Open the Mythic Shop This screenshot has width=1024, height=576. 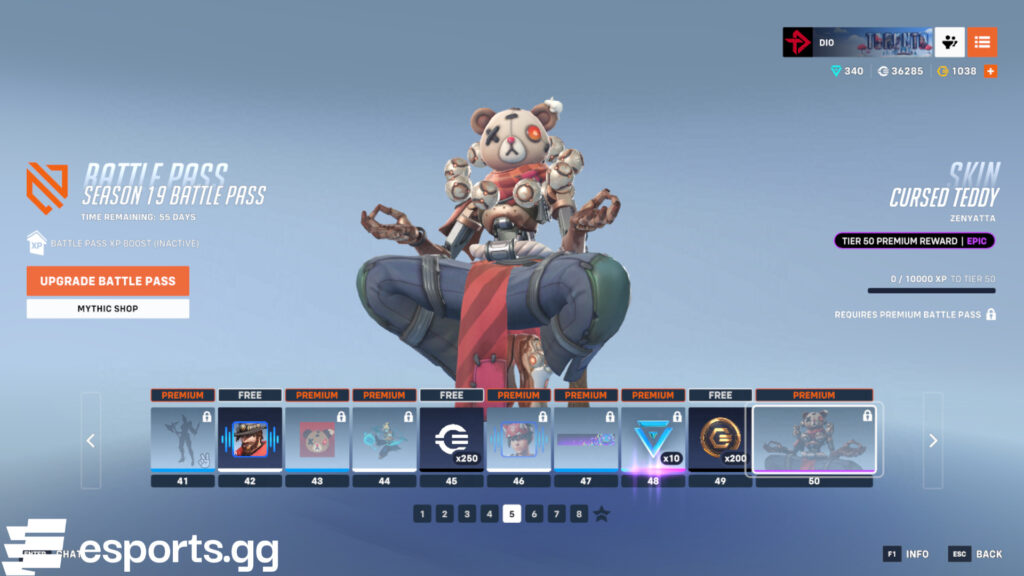(107, 309)
